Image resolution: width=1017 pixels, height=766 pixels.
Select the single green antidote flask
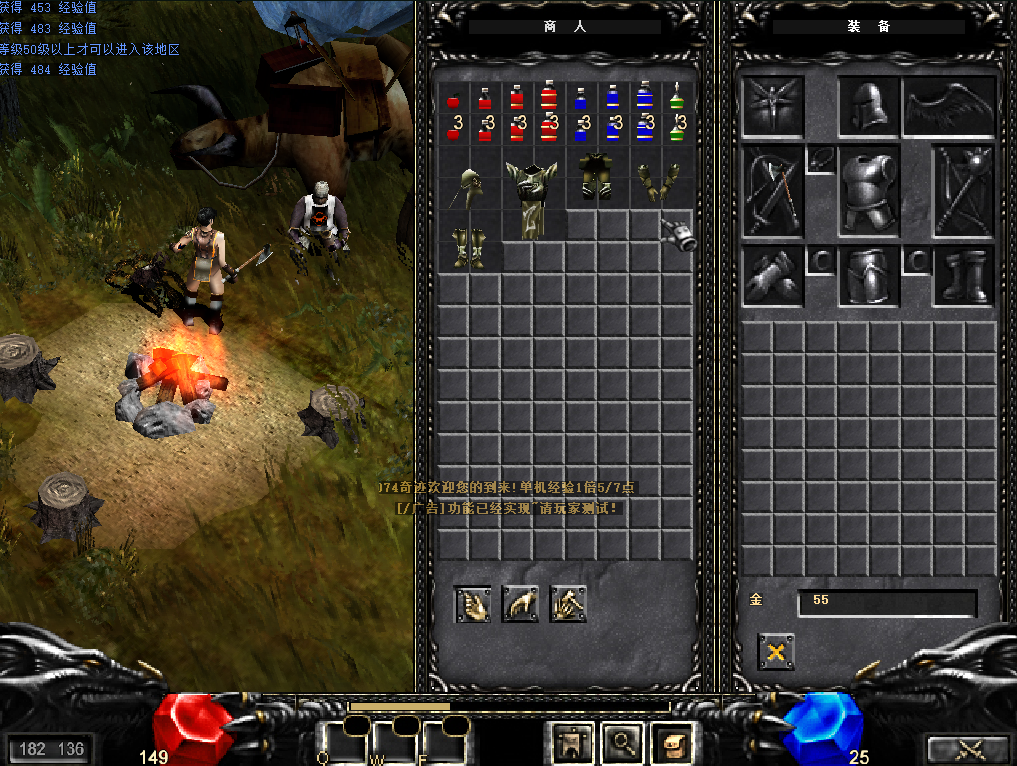[676, 98]
